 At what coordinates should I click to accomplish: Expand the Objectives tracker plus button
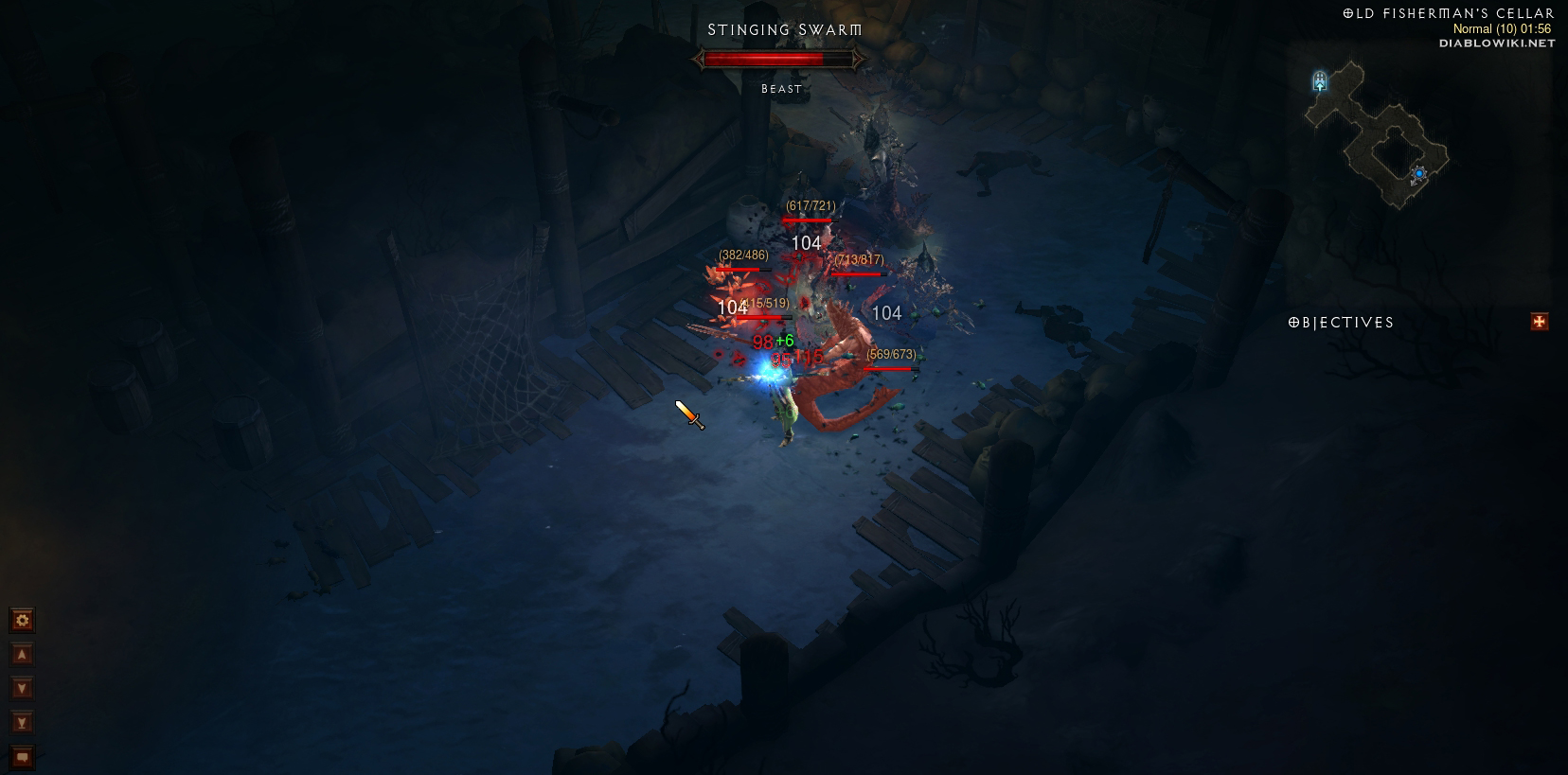1539,323
